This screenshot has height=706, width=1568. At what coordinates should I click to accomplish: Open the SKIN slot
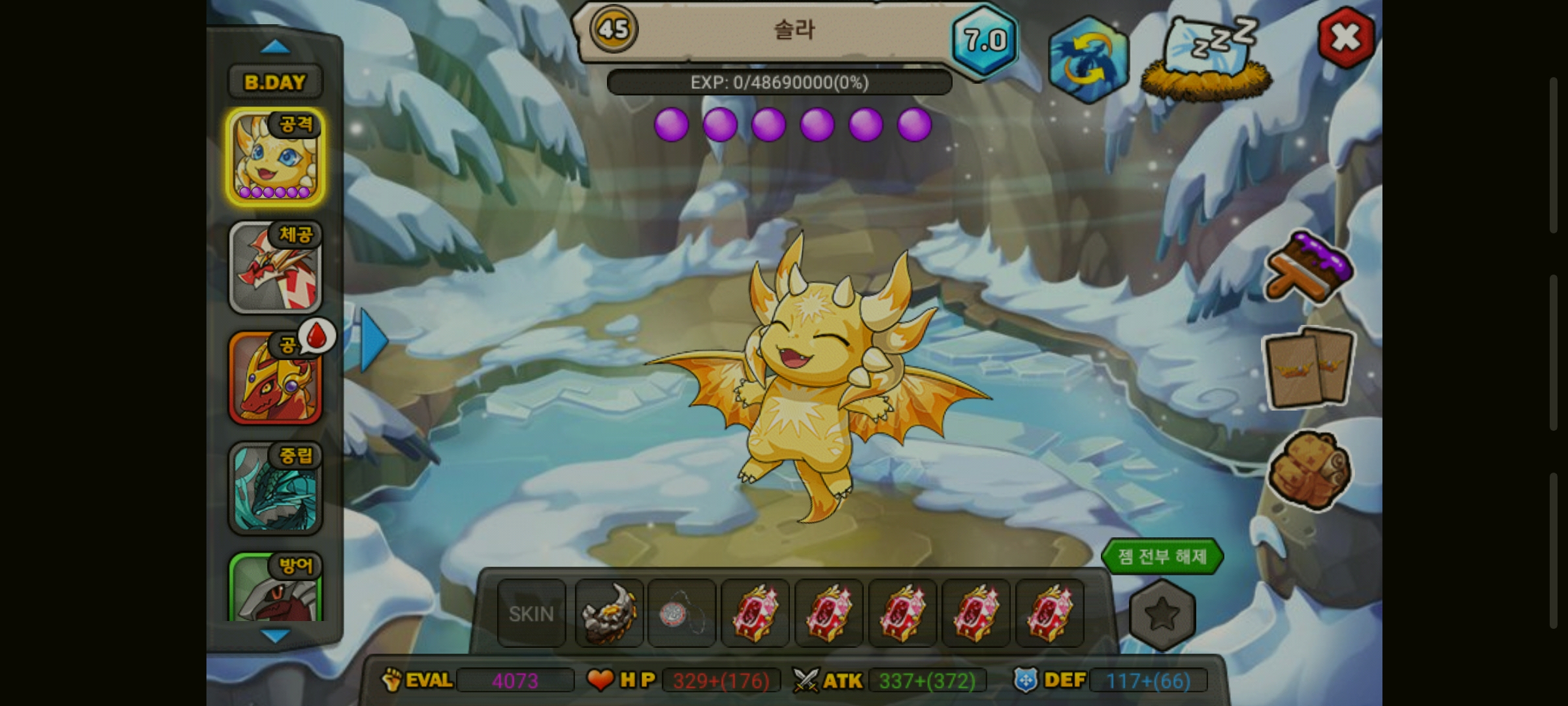tap(531, 614)
